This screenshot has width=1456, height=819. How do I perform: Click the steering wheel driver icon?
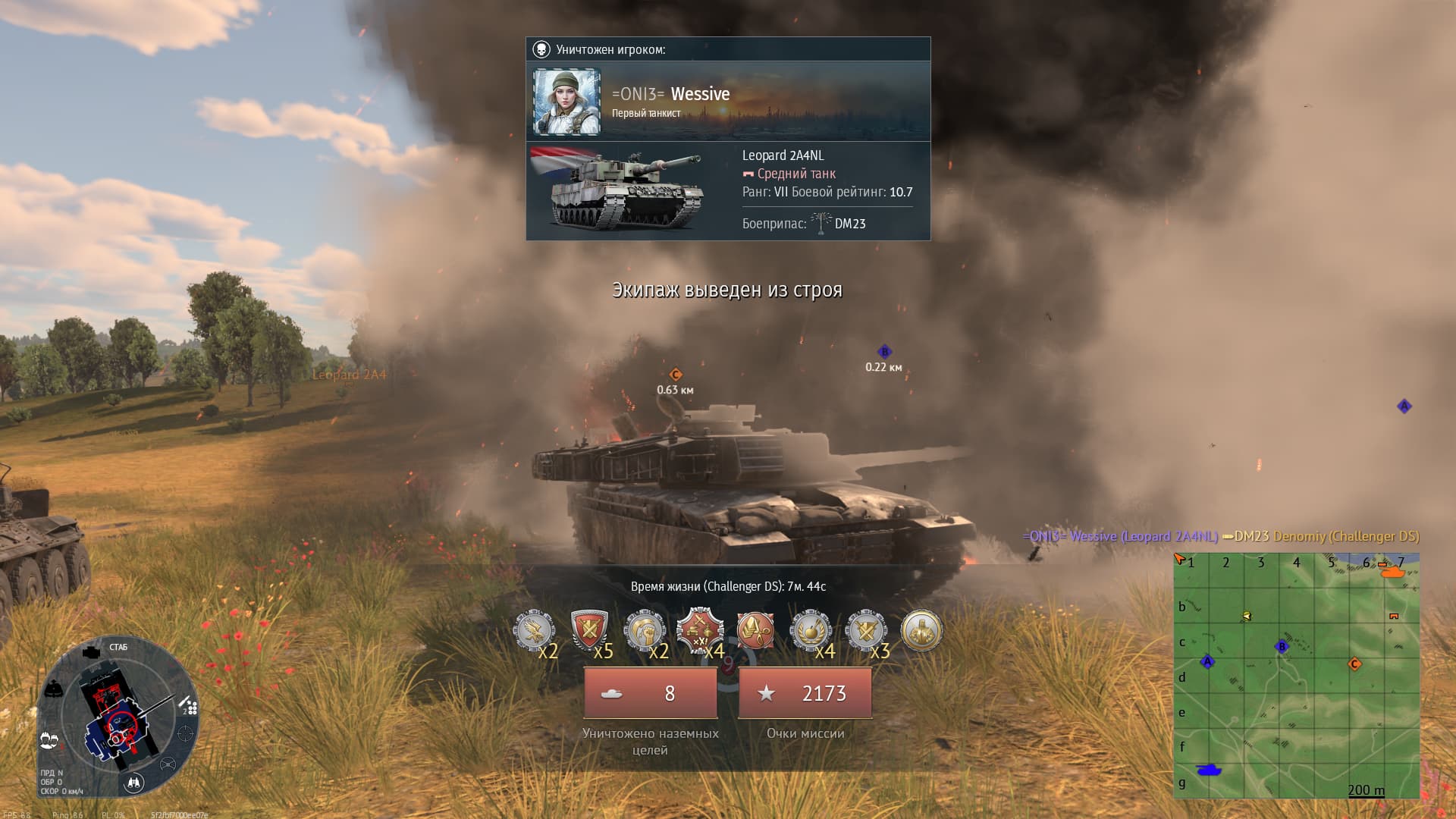point(168,764)
